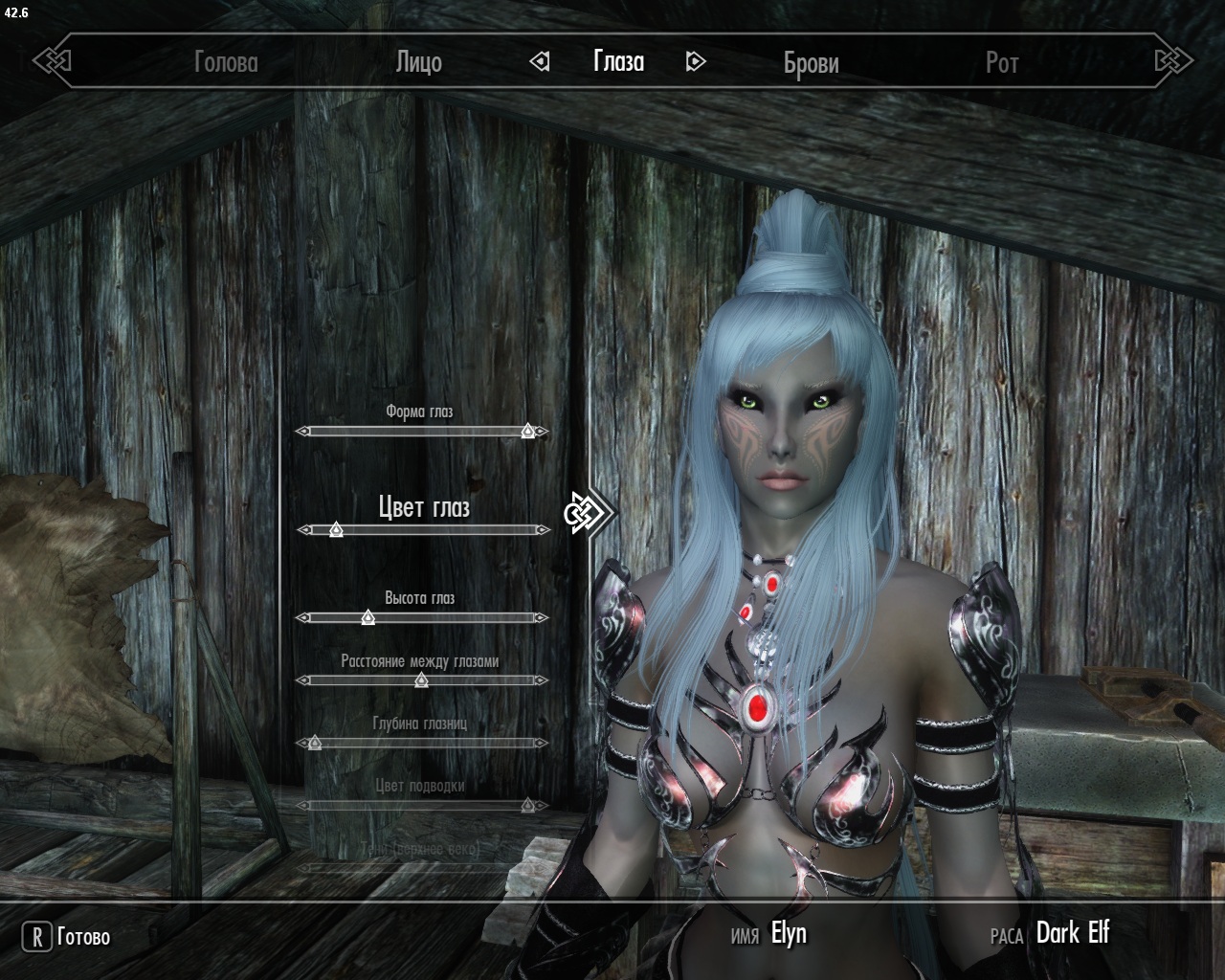This screenshot has height=980, width=1225.
Task: Edit the character name Elyn
Action: coord(789,934)
